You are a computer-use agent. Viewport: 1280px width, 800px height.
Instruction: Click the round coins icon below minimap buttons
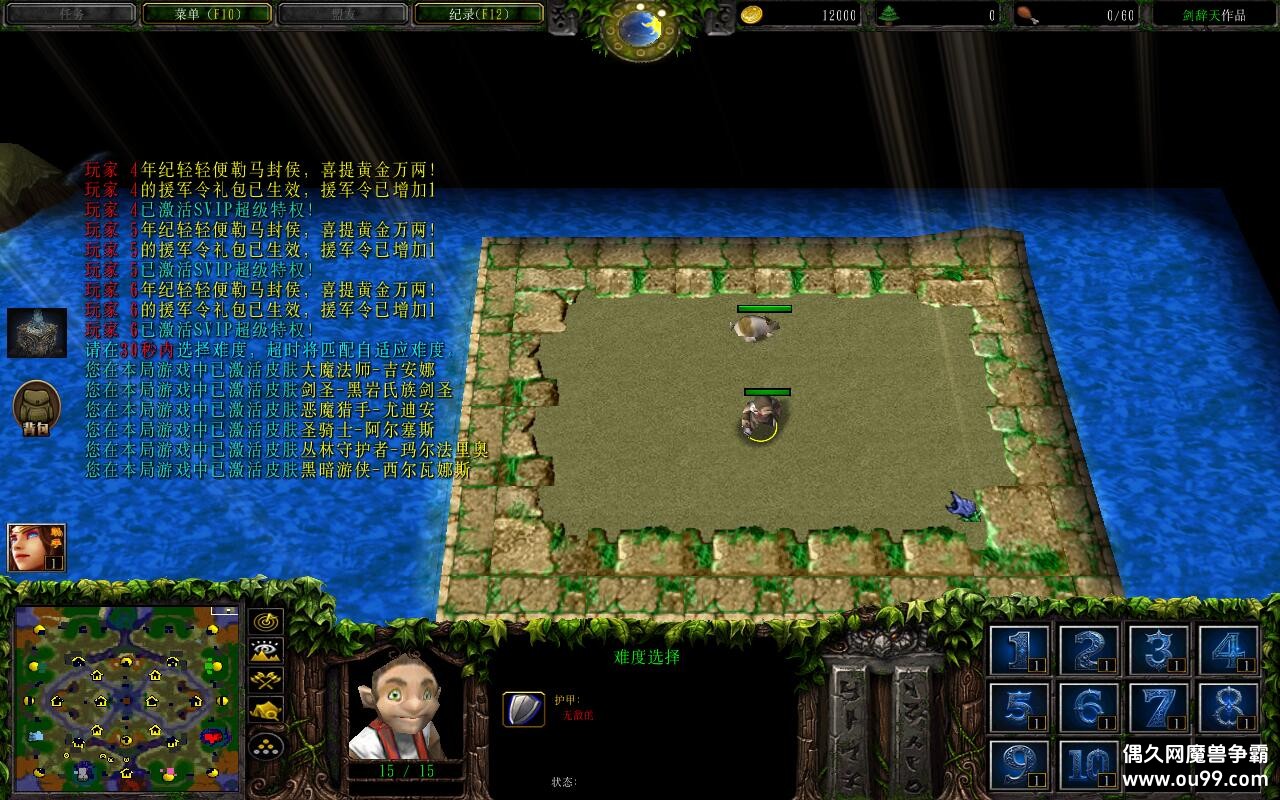click(x=265, y=746)
